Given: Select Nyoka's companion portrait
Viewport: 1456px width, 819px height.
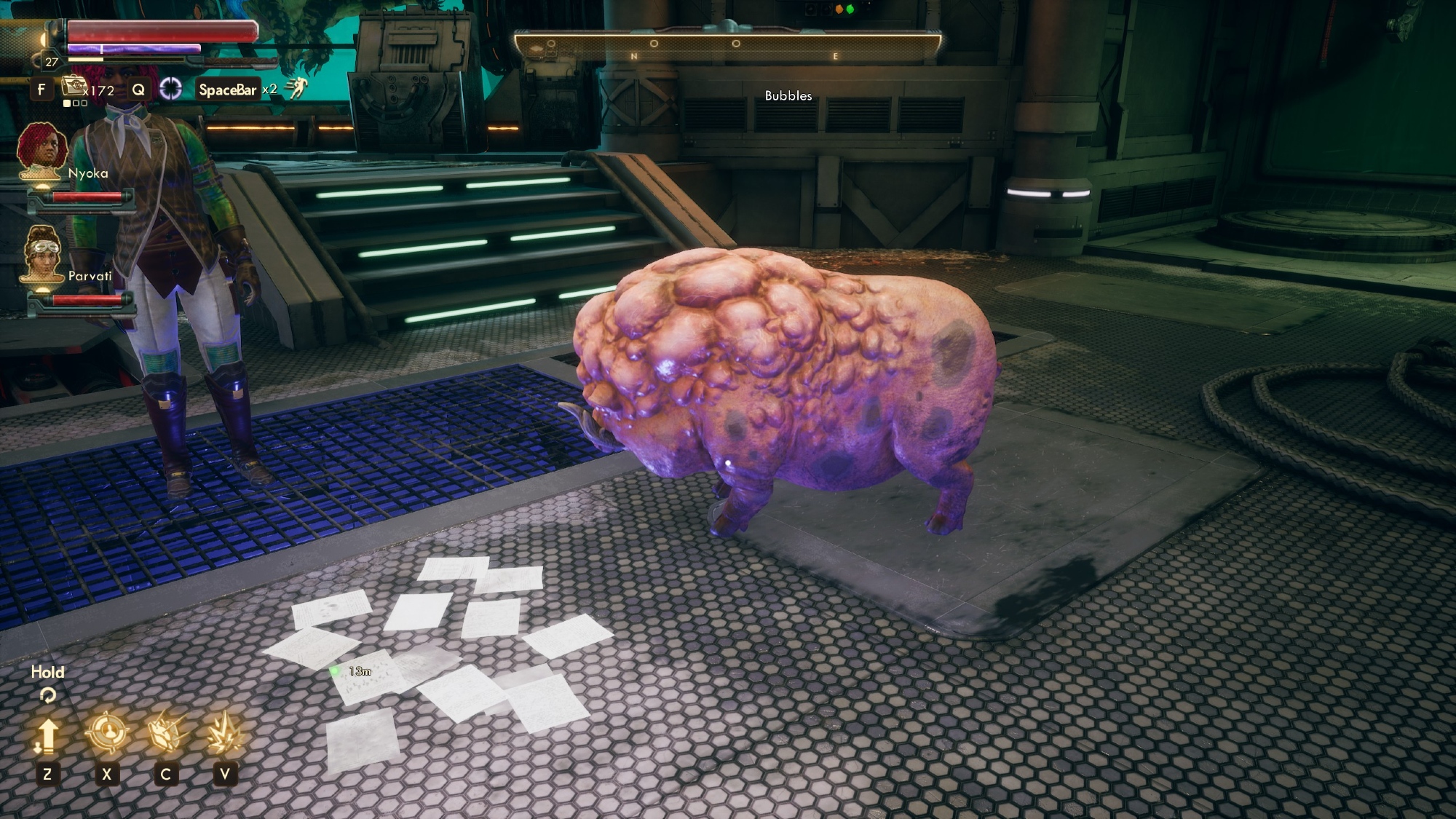Looking at the screenshot, I should pos(42,151).
